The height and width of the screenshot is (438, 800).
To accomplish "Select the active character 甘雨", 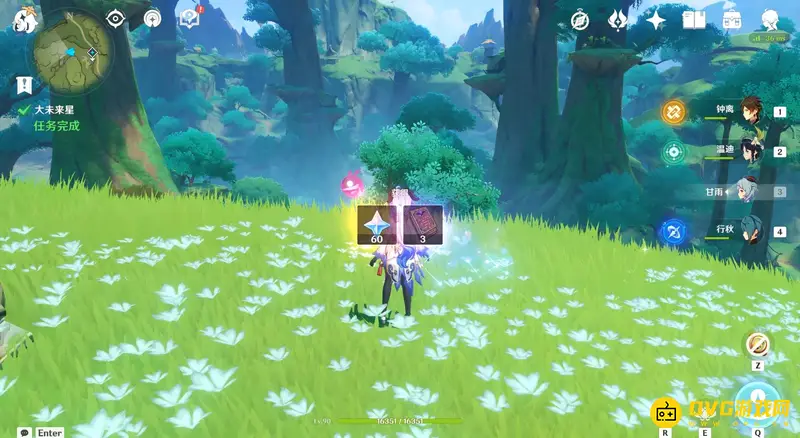I will pos(751,191).
